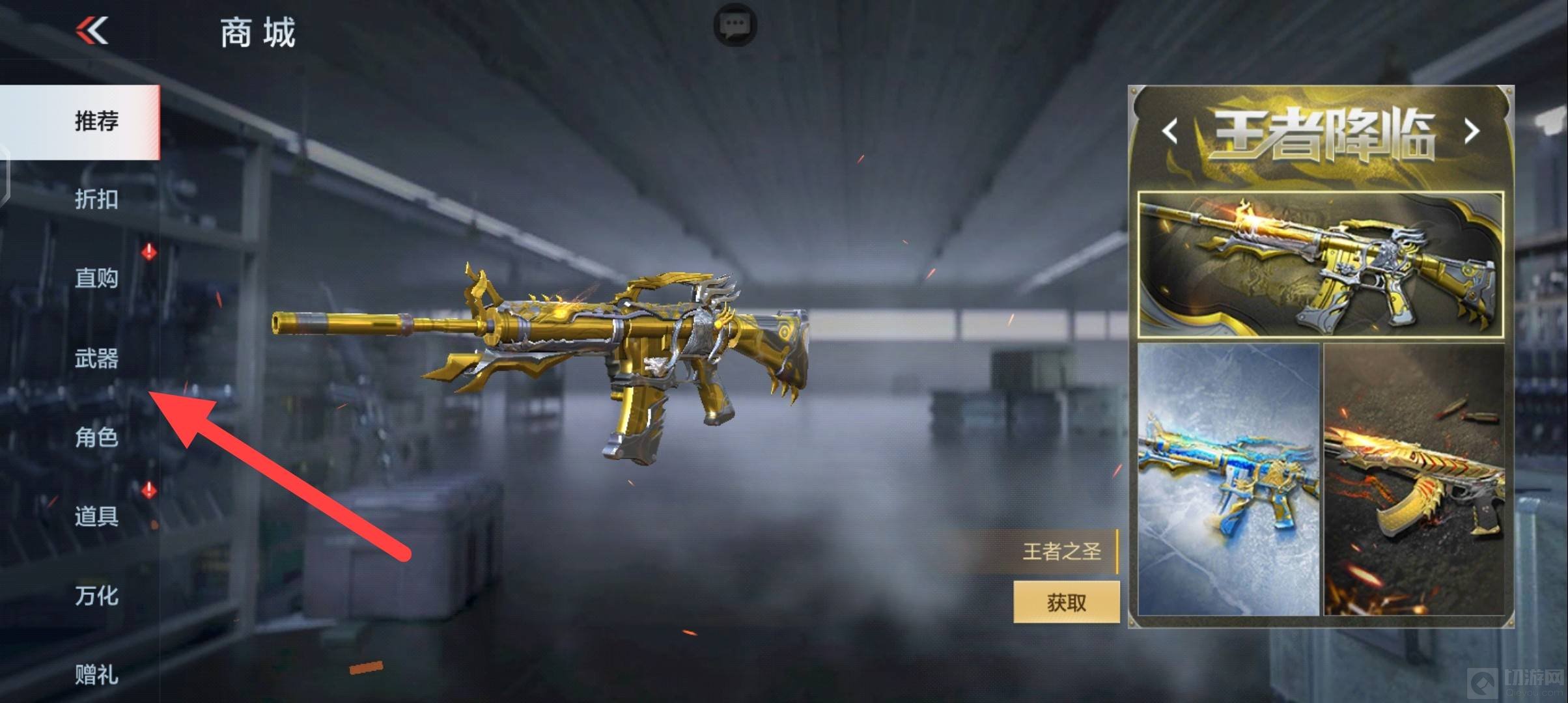Image resolution: width=1568 pixels, height=703 pixels.
Task: Click the 获取 obtain button
Action: click(1066, 602)
